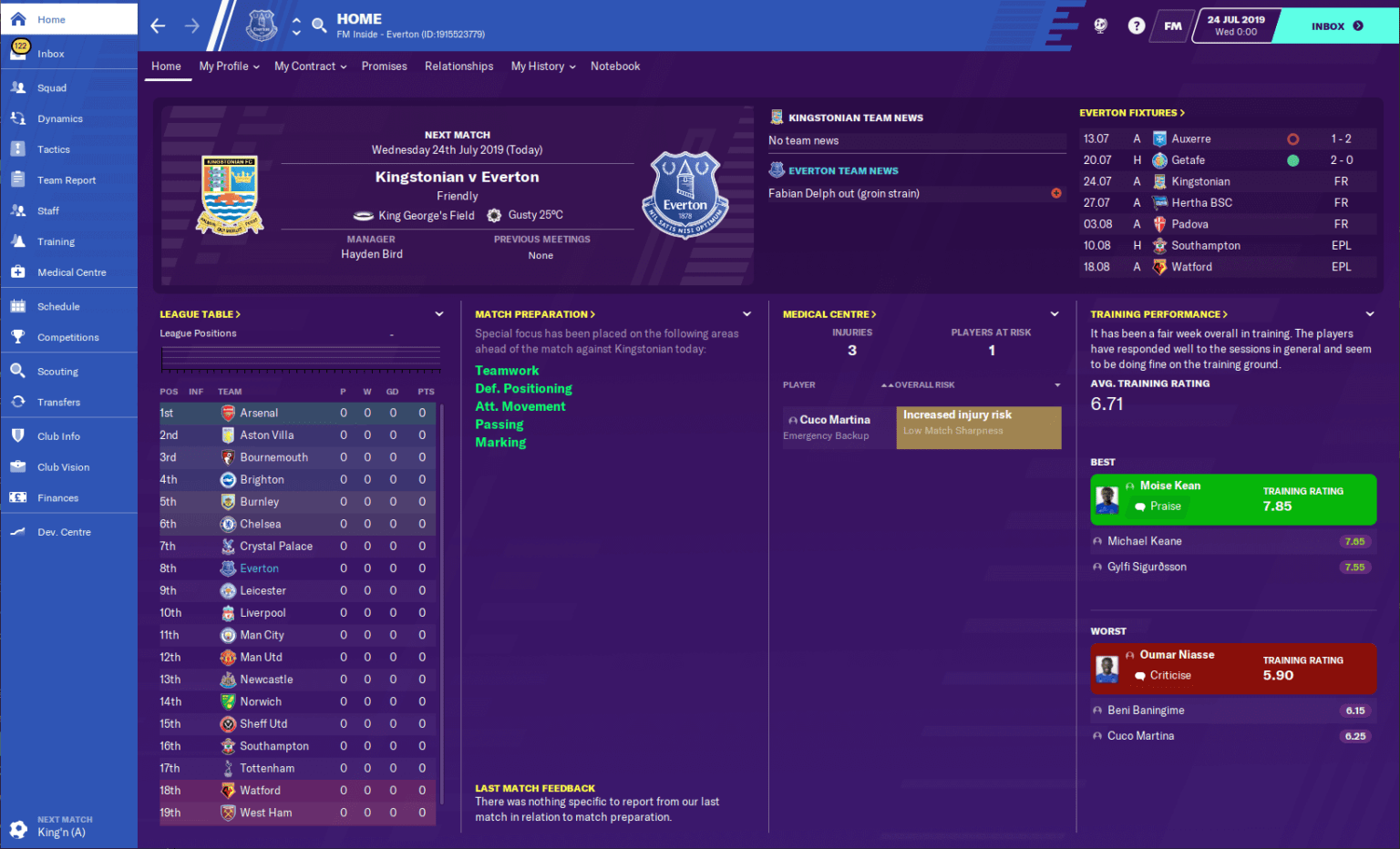Open the Tactics section in the sidebar

pyautogui.click(x=55, y=148)
